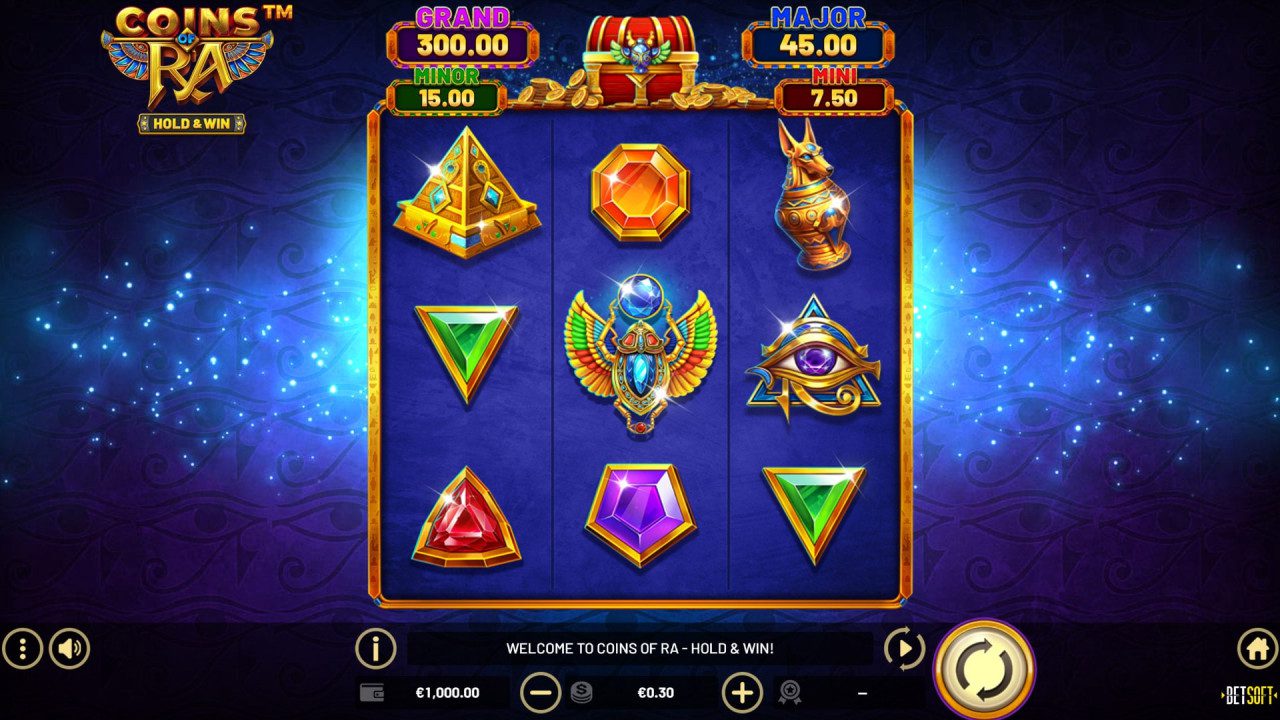Click the treasure chest above the reels

click(640, 55)
